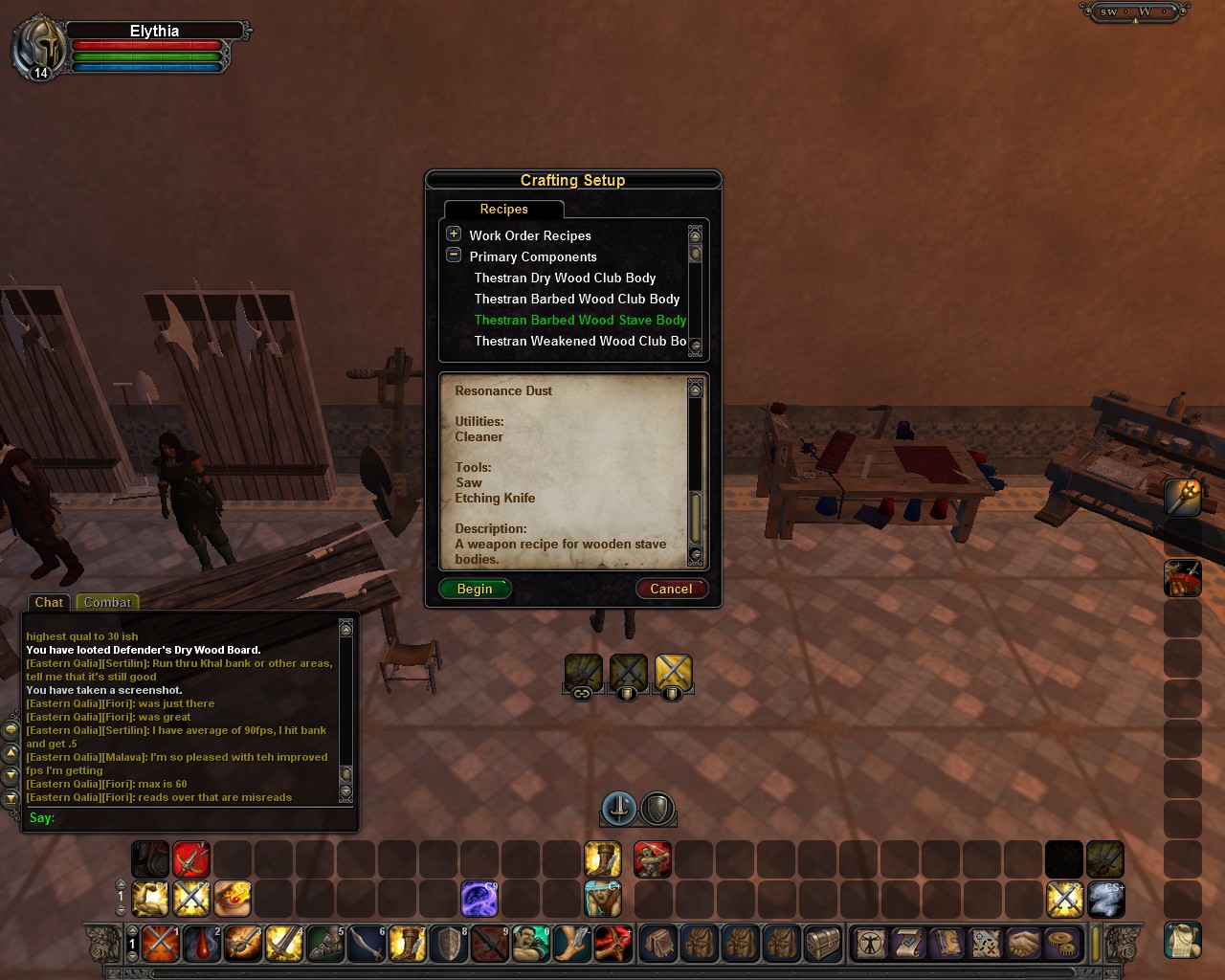Image resolution: width=1225 pixels, height=980 pixels.
Task: Collapse the Primary Components category
Action: coord(454,255)
